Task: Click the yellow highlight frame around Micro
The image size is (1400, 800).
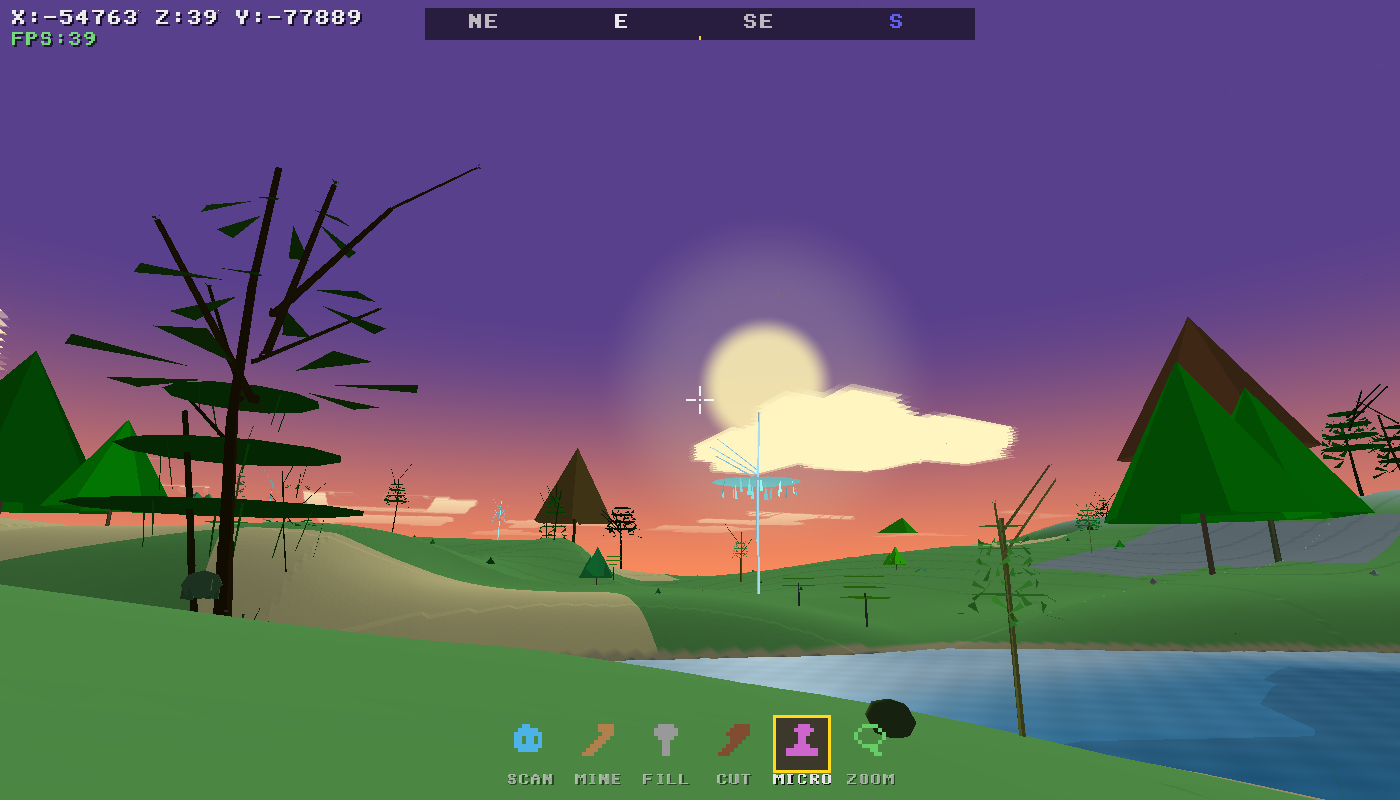Action: coord(803,717)
